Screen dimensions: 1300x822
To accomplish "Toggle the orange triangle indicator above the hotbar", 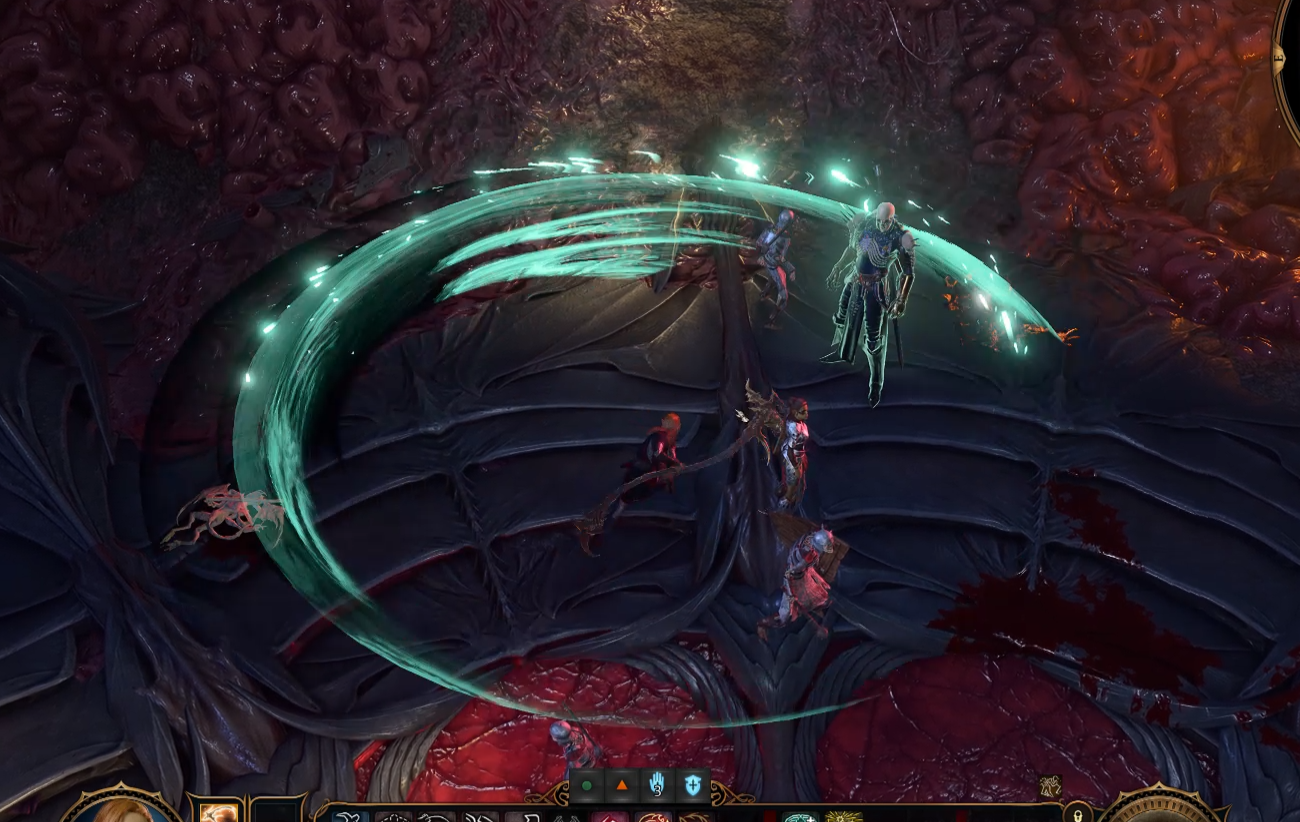I will [x=621, y=787].
